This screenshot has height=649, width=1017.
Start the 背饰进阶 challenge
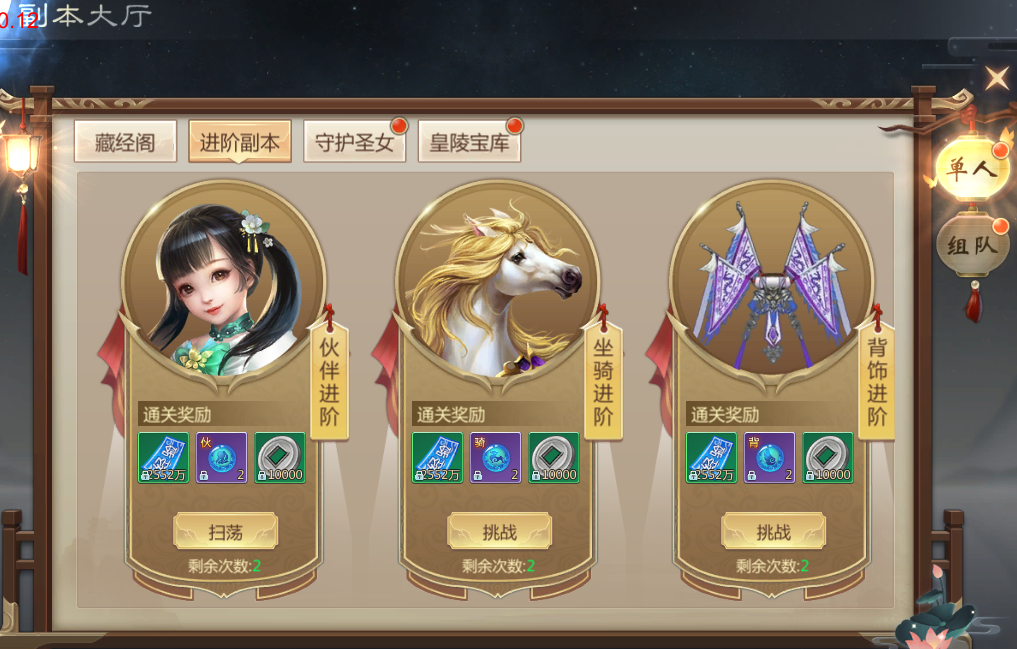[x=773, y=532]
